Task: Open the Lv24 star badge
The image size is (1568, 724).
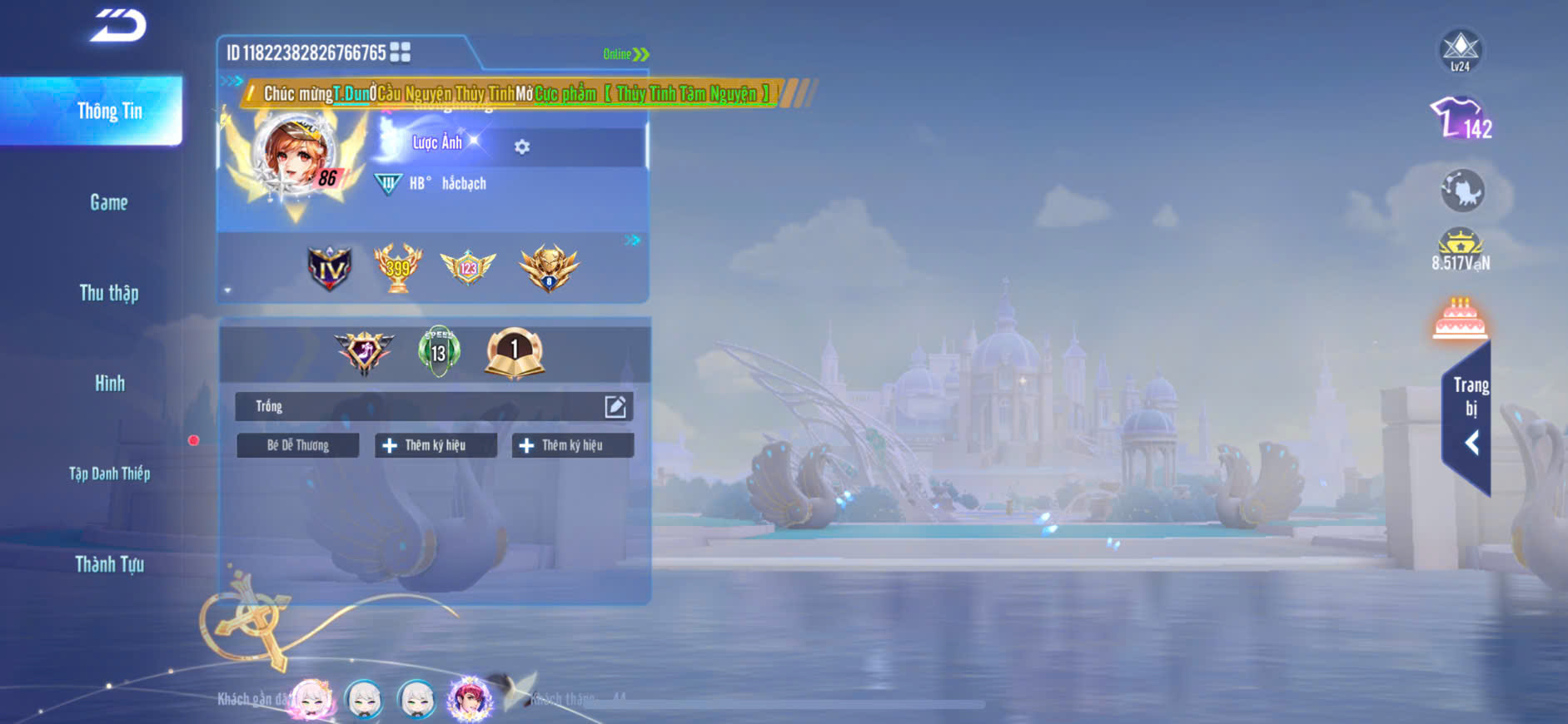Action: point(1461,51)
